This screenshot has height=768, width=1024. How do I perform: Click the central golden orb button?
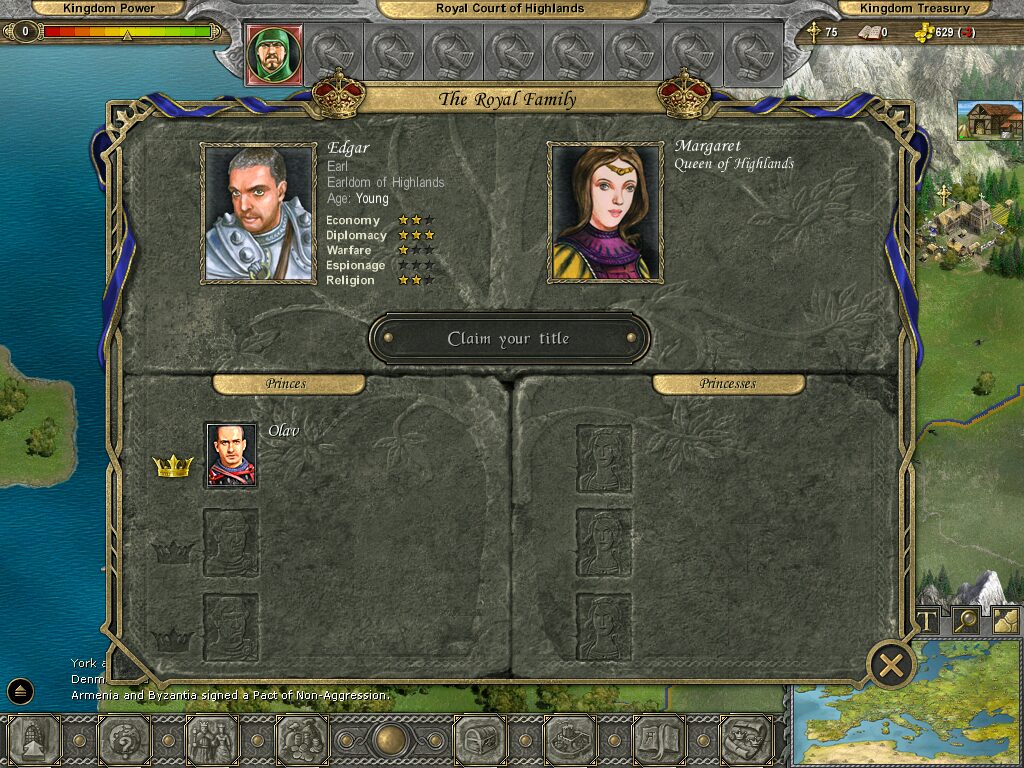click(x=391, y=741)
